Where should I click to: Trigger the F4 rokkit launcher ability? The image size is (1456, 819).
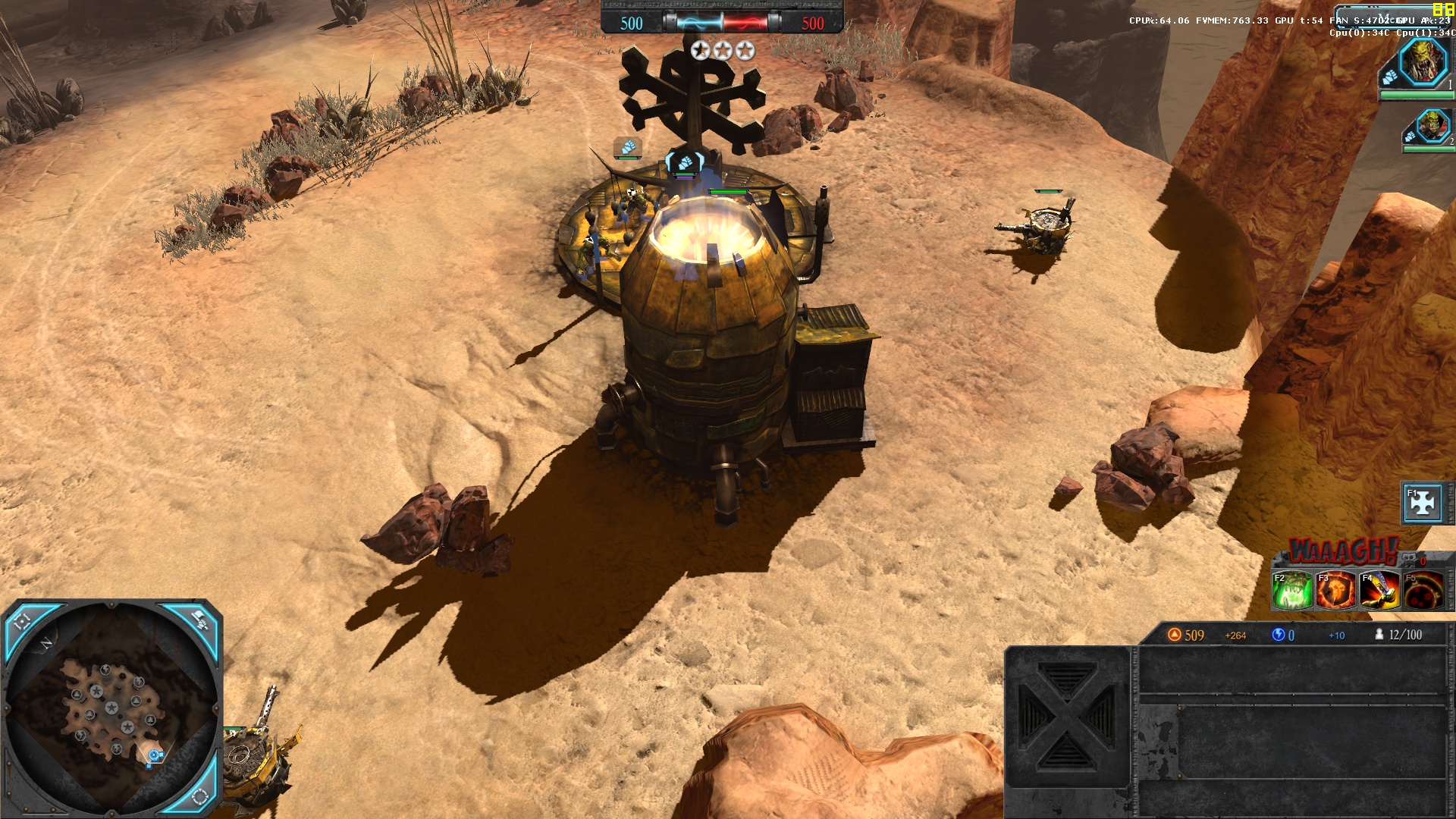pos(1379,591)
